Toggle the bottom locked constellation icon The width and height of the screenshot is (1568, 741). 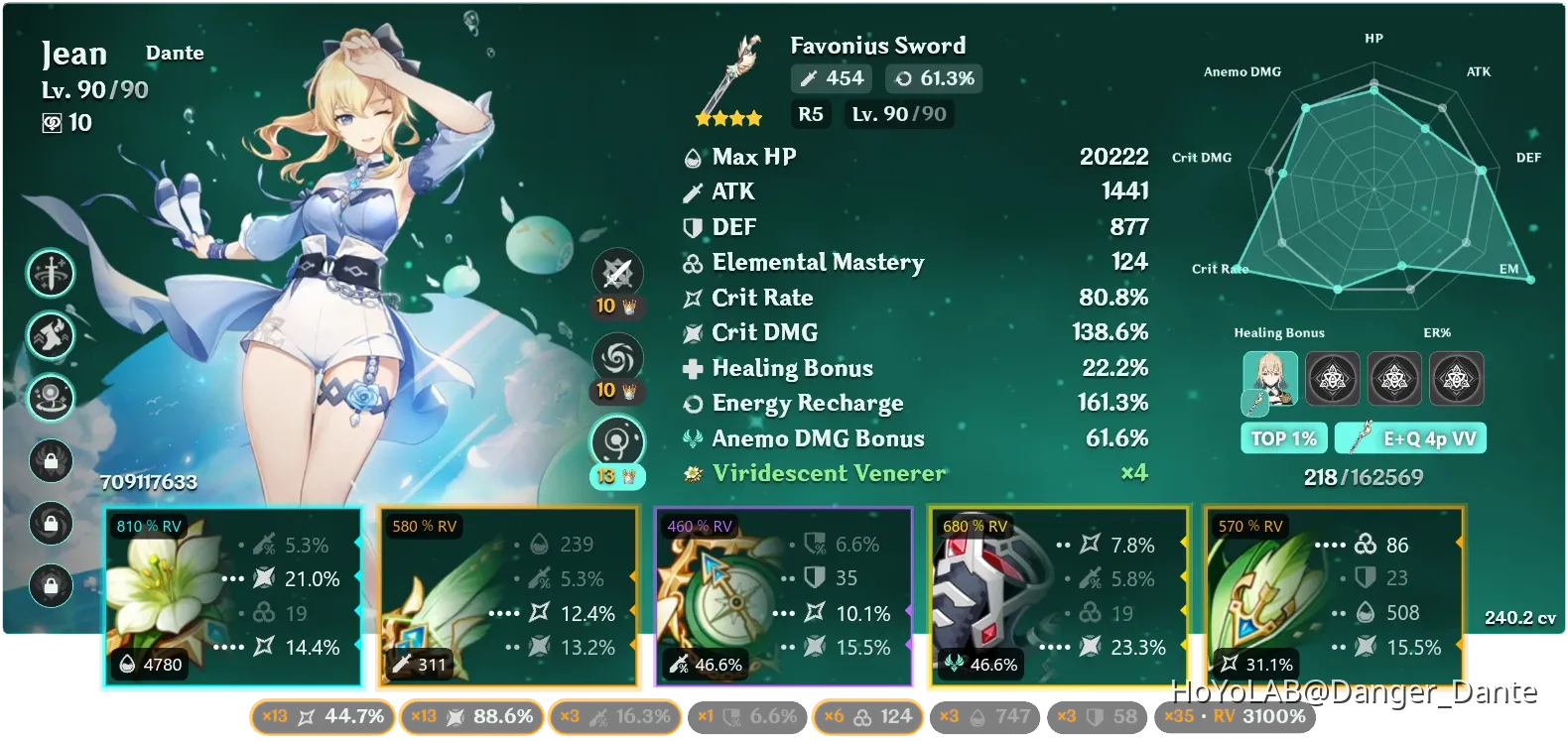(x=52, y=586)
